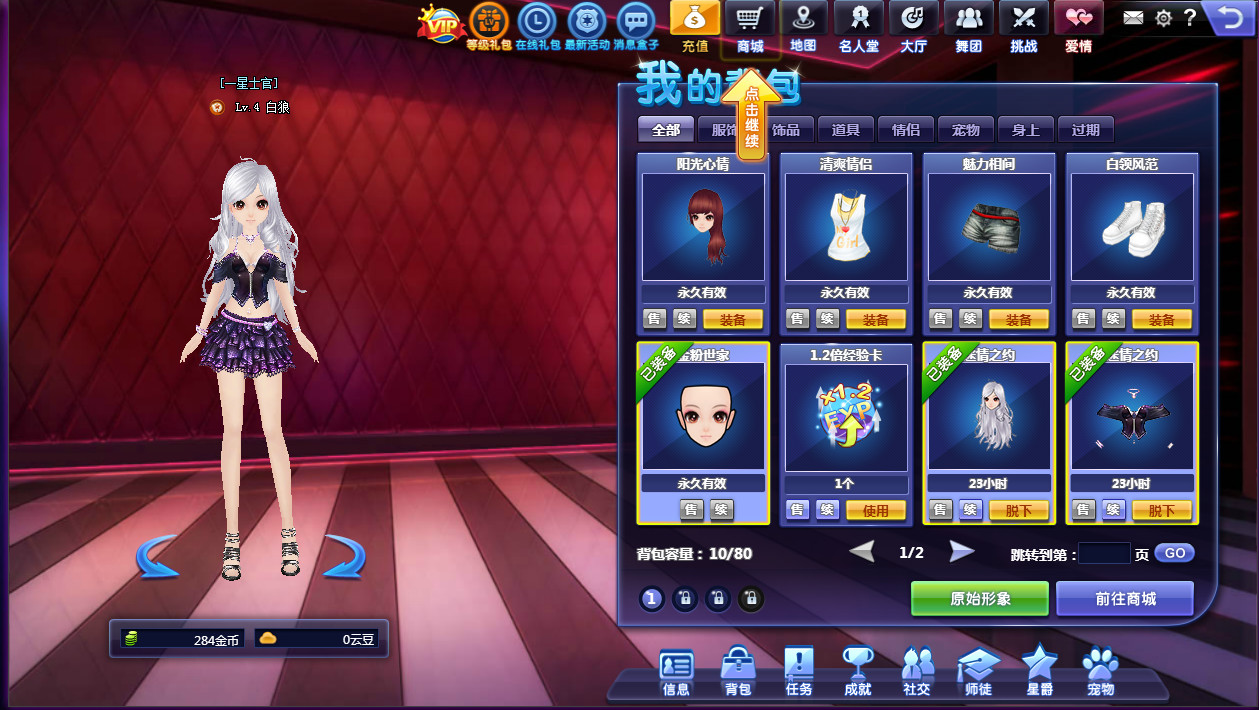Rotate the character with the right arrow

tap(343, 556)
